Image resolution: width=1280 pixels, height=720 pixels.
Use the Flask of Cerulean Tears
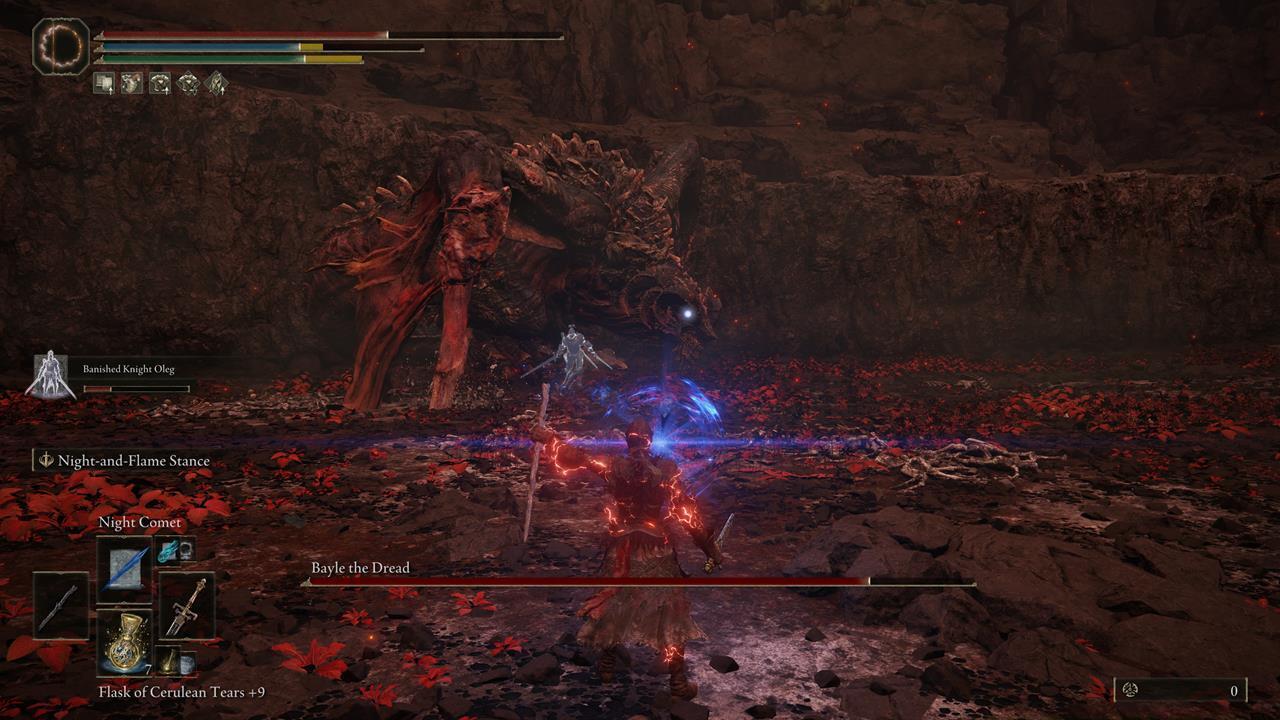click(124, 642)
